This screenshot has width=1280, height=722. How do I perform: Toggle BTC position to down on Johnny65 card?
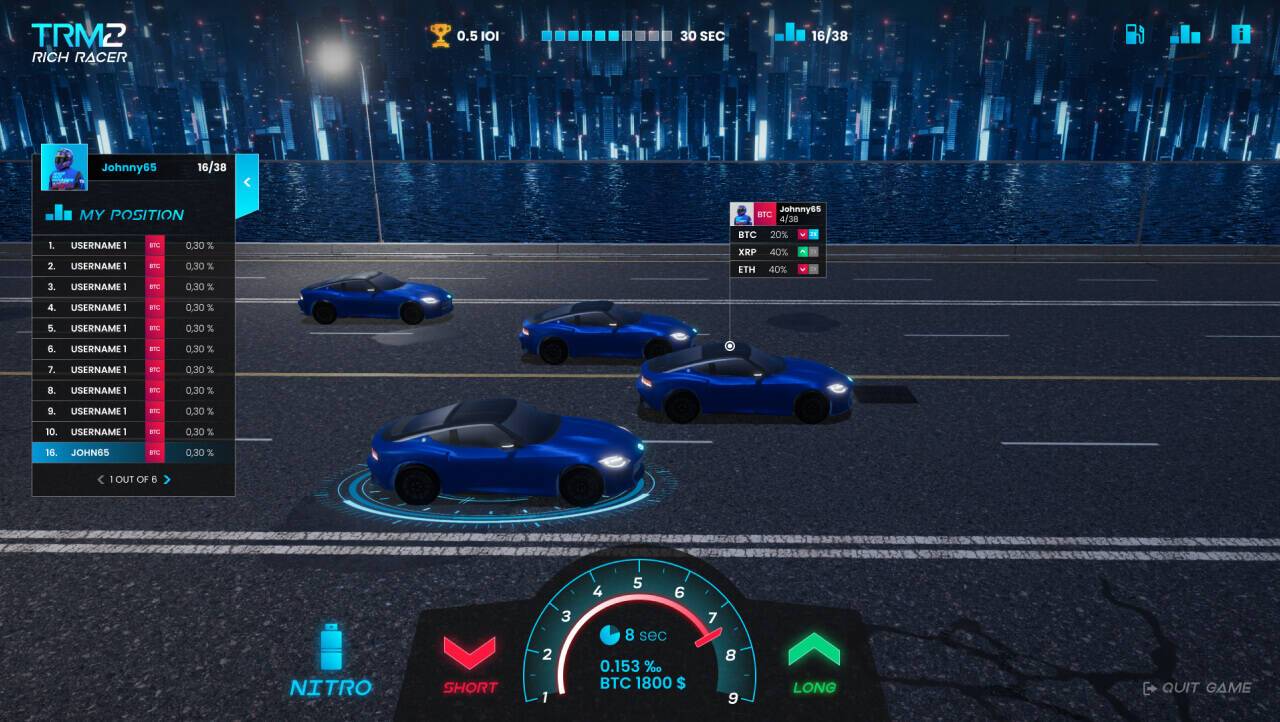(803, 234)
